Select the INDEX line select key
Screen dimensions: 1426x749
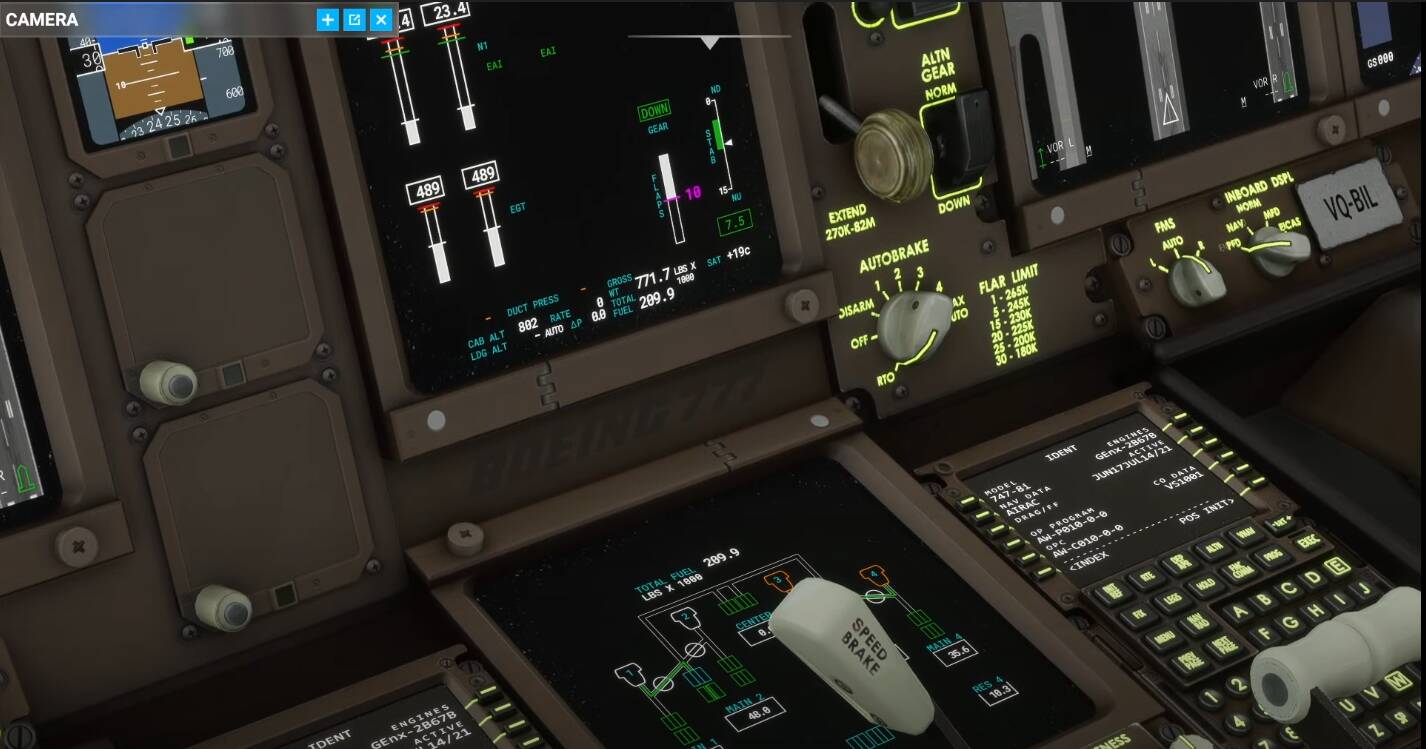1046,570
